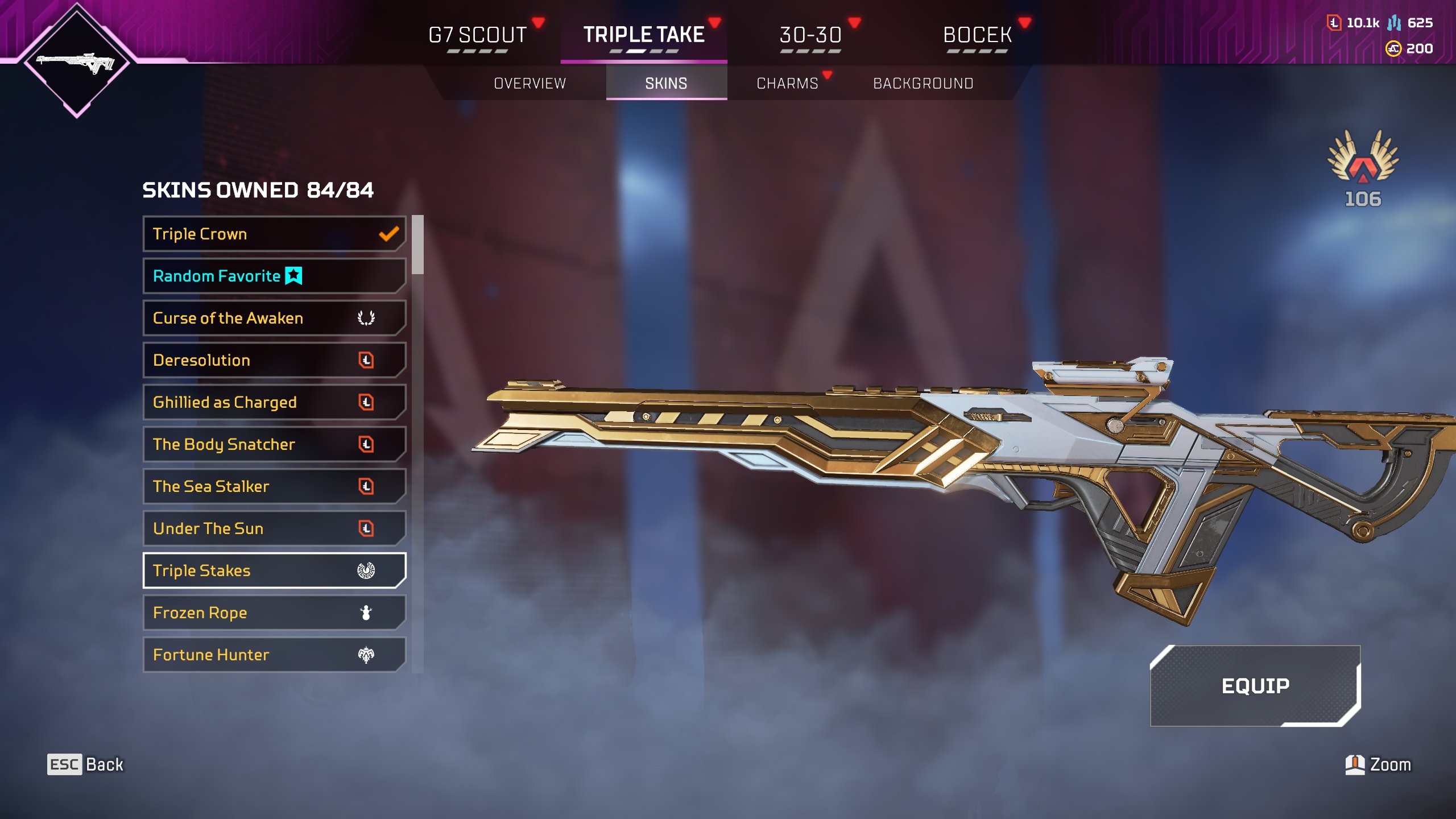
Task: Select the Ghillied as Charged skin
Action: (274, 402)
